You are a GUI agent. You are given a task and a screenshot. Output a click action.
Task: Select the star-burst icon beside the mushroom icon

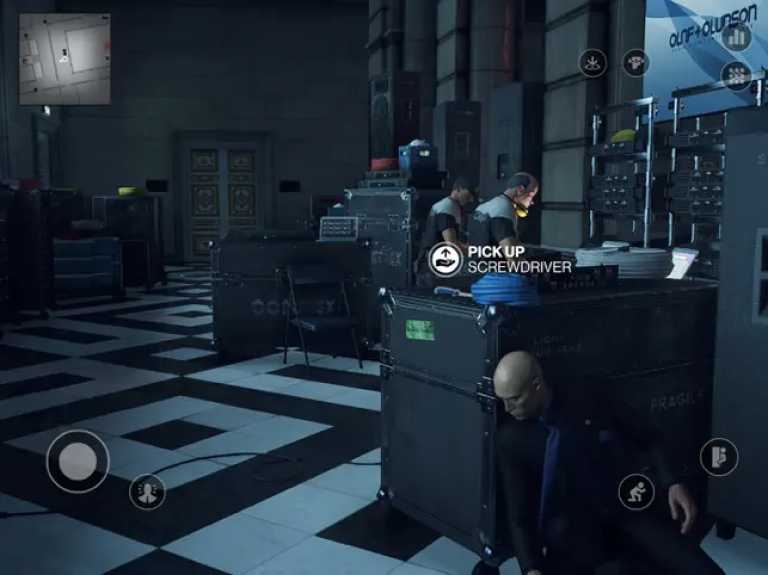pyautogui.click(x=593, y=63)
